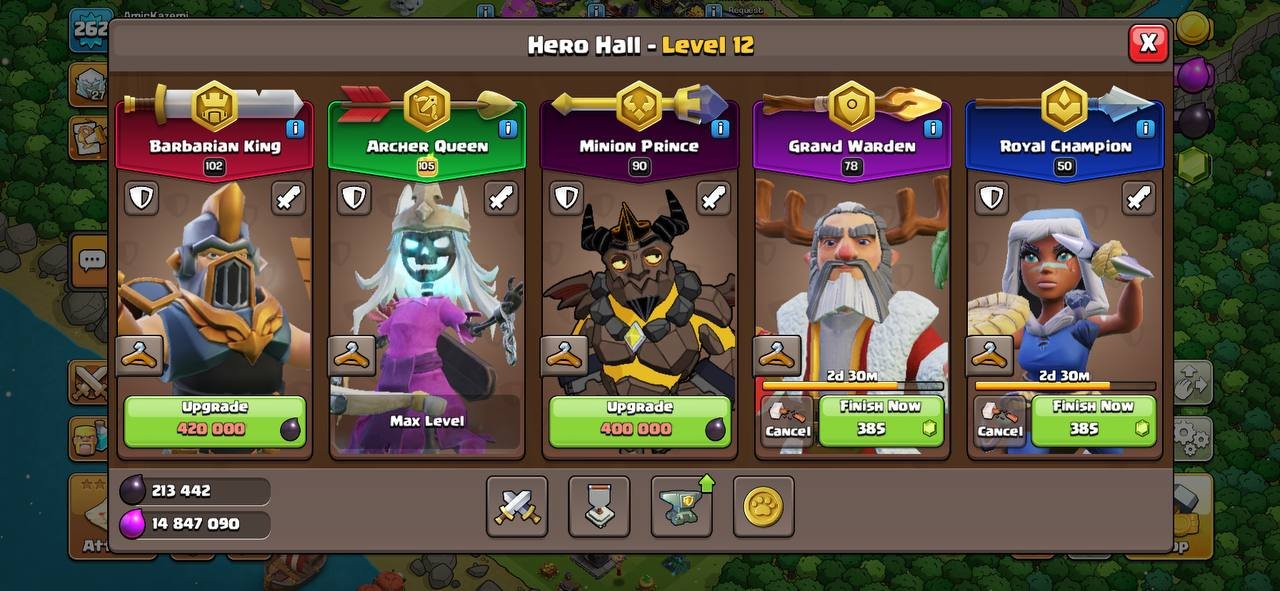Open the hero pets paw button
The image size is (1280, 591).
click(763, 506)
